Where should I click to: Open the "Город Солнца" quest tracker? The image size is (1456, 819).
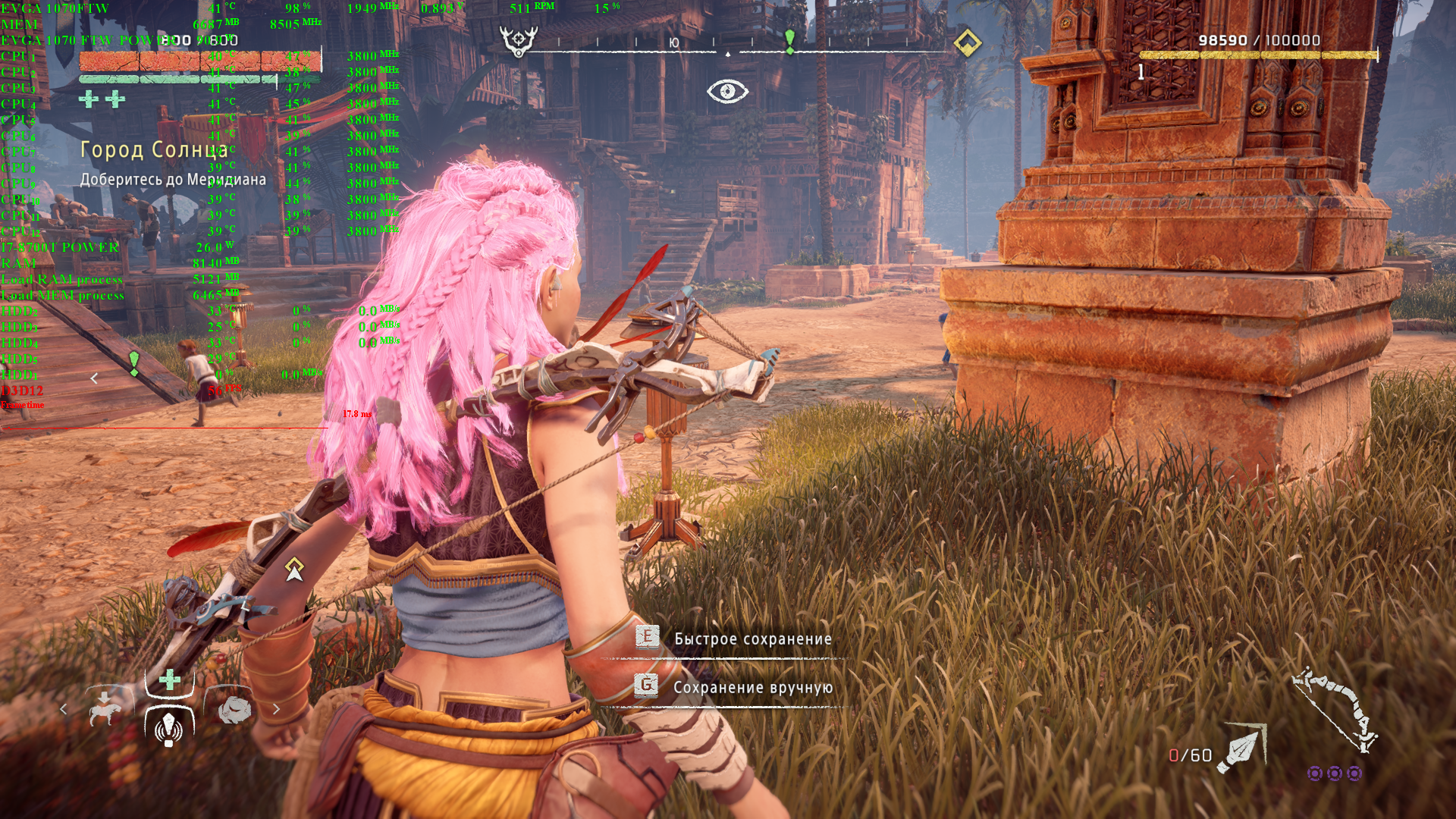[154, 150]
